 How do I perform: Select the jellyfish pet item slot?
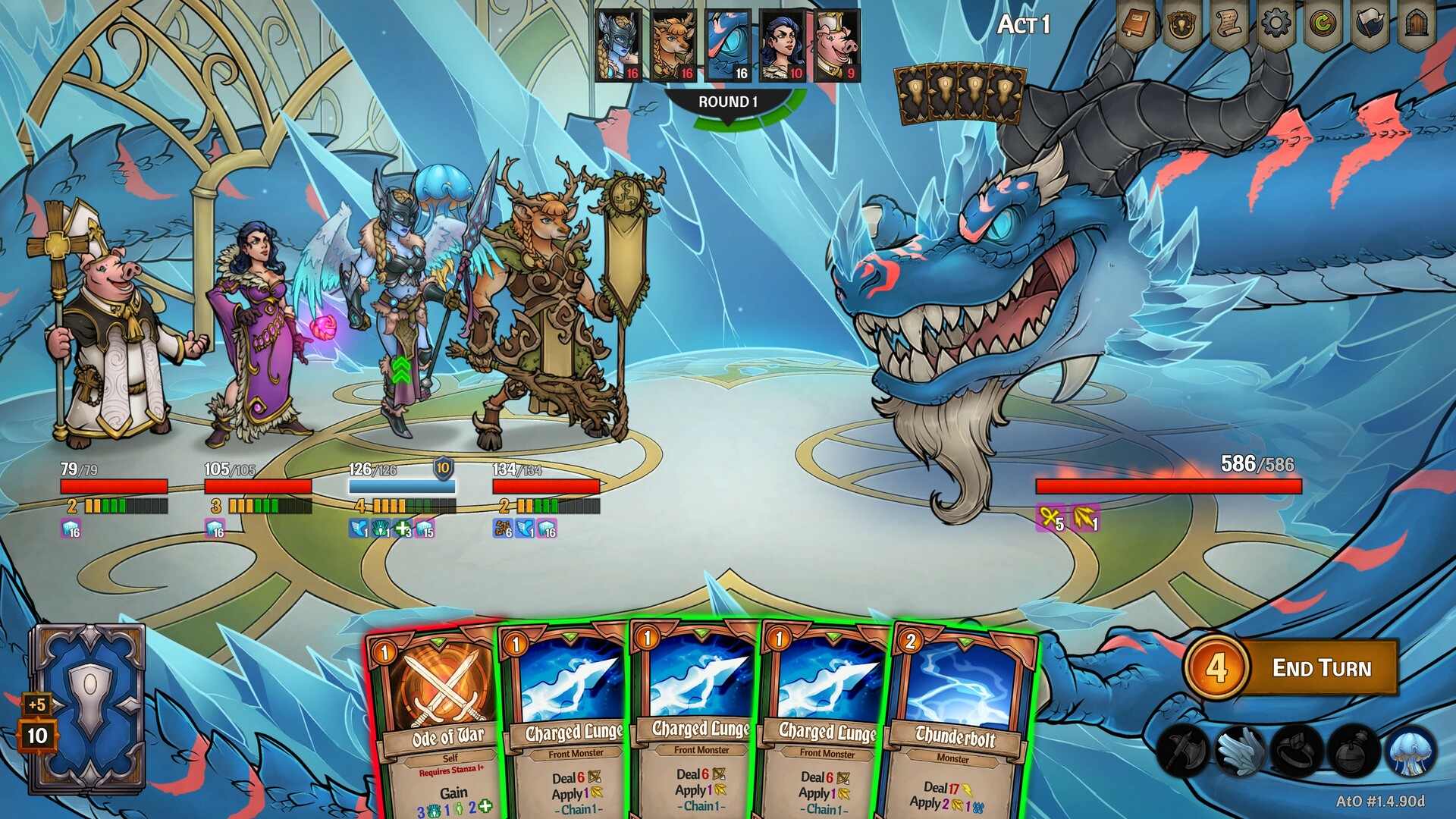coord(1410,751)
